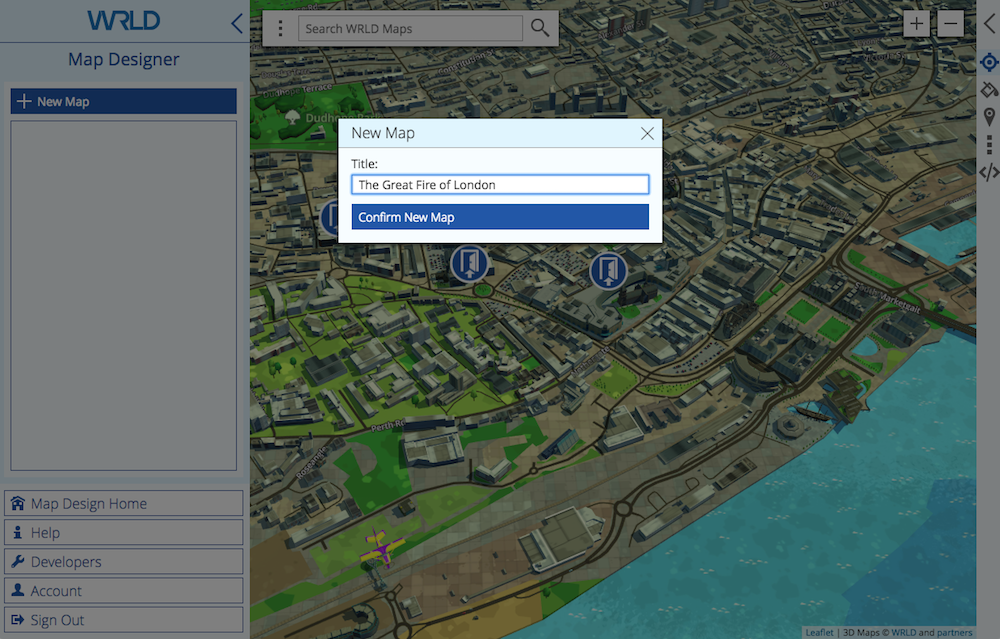This screenshot has width=1000, height=639.
Task: Open the Account settings
Action: click(123, 590)
